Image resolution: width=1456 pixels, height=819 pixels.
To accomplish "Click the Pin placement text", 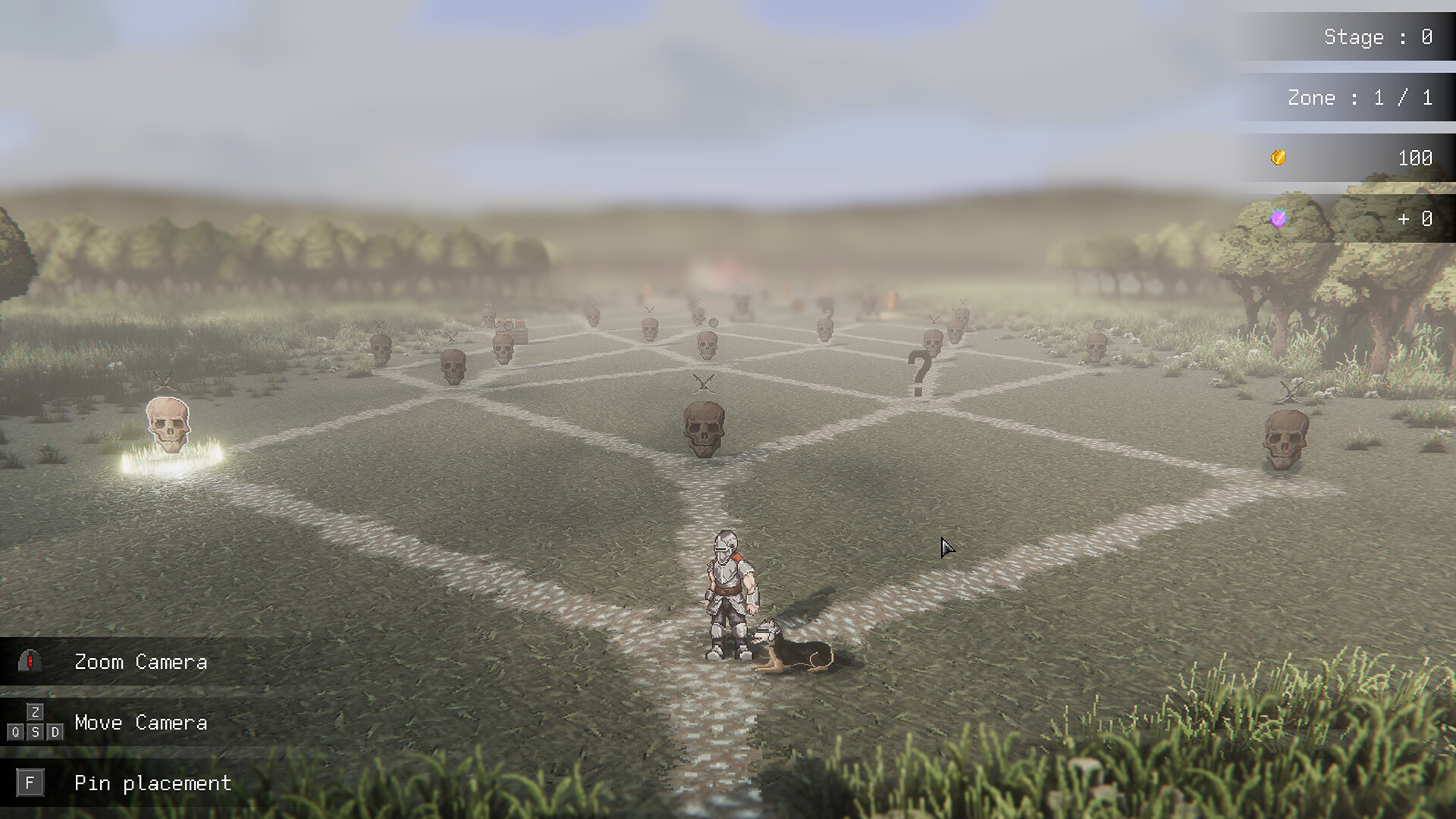I will coord(153,783).
